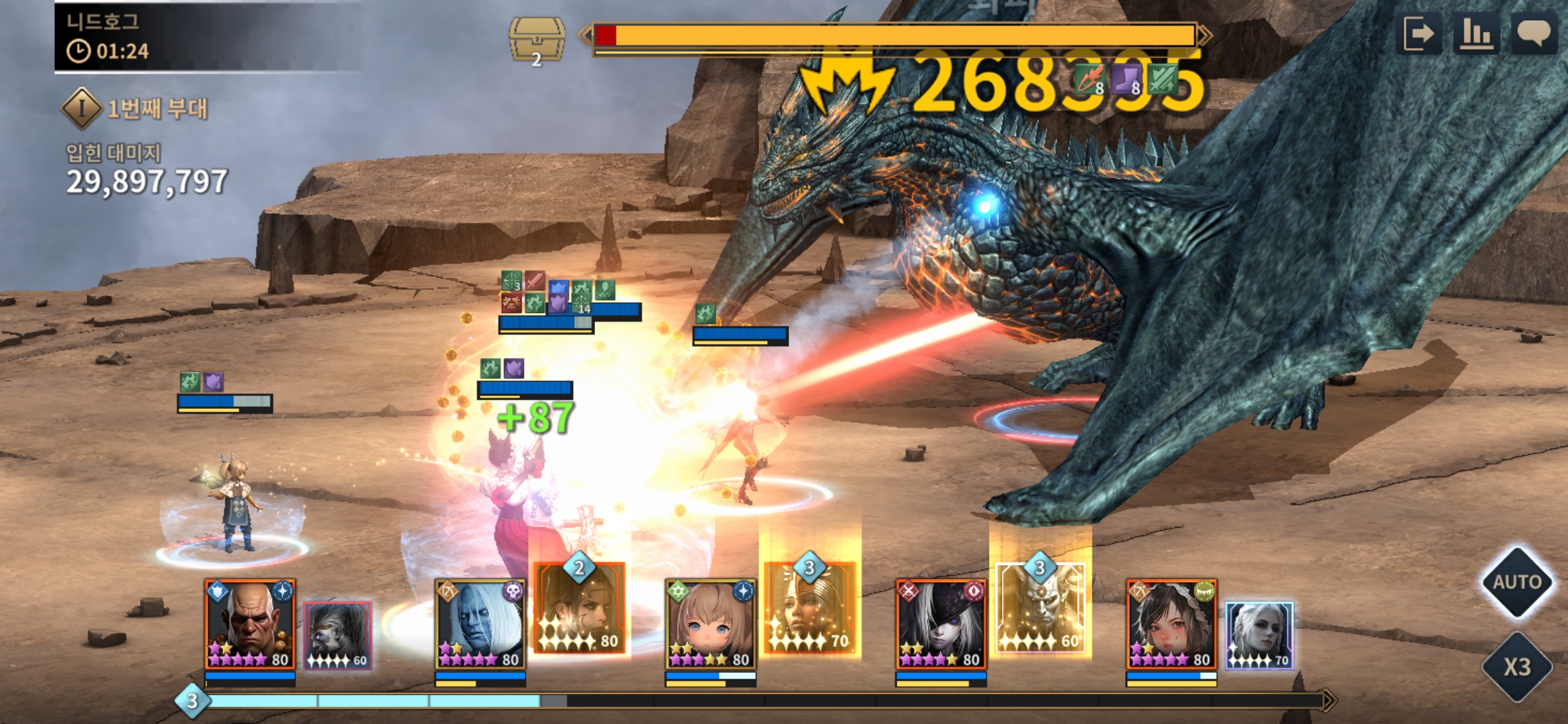Select the brown-haired blue-eyed girl portrait
Image resolution: width=1568 pixels, height=724 pixels.
click(x=711, y=624)
